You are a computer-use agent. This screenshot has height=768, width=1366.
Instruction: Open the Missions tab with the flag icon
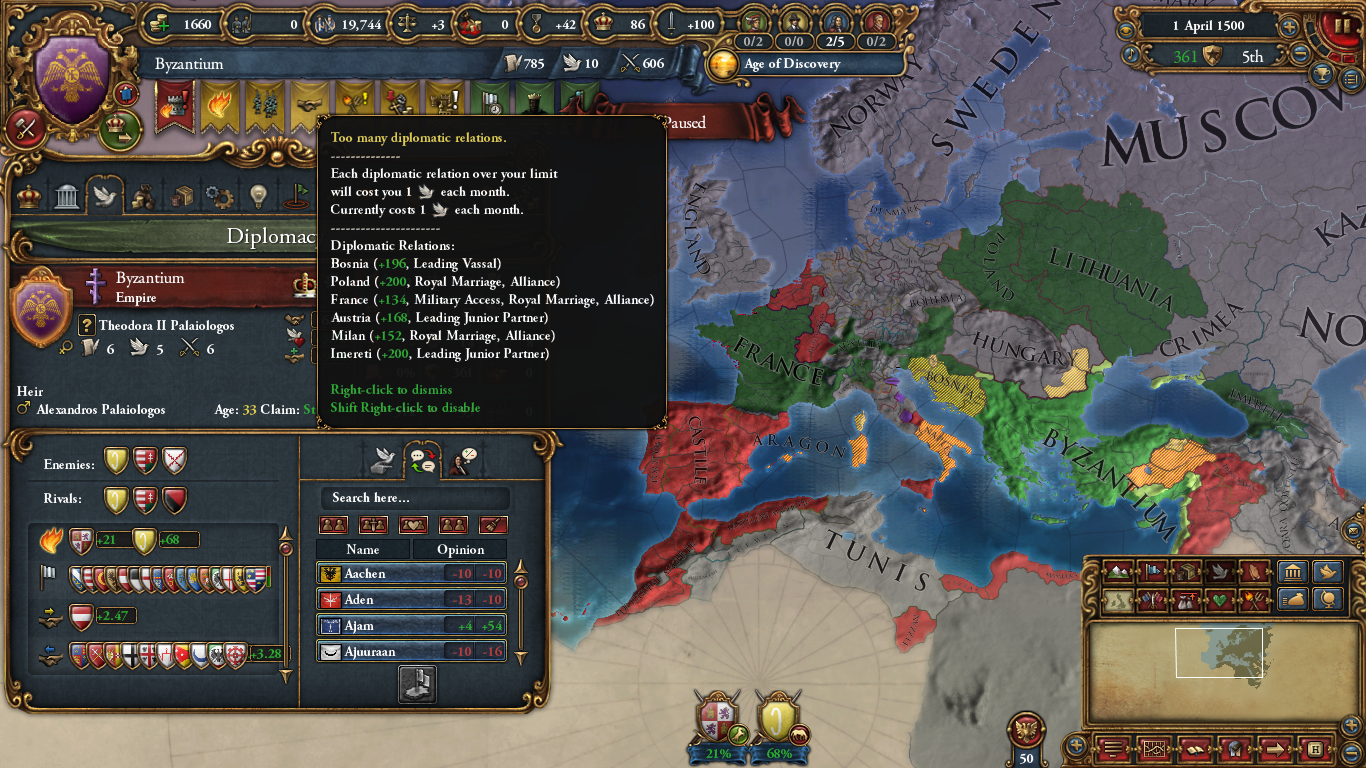click(294, 196)
